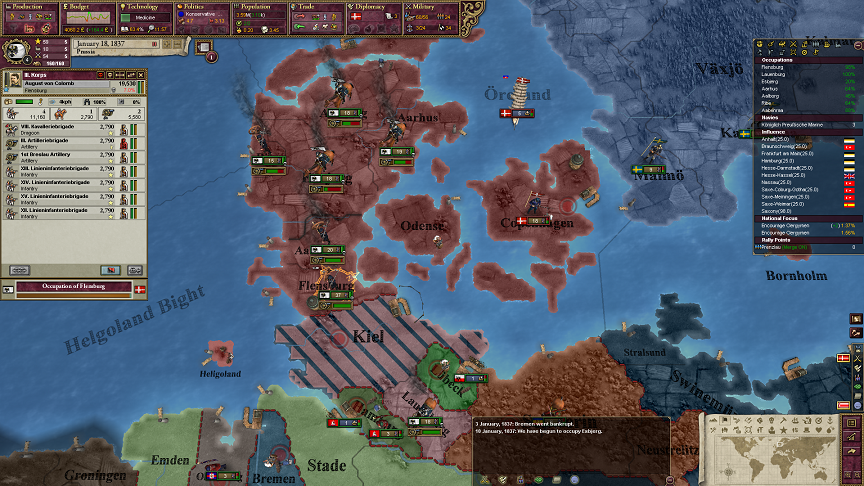
Task: Open the Production tab
Action: pyautogui.click(x=29, y=7)
